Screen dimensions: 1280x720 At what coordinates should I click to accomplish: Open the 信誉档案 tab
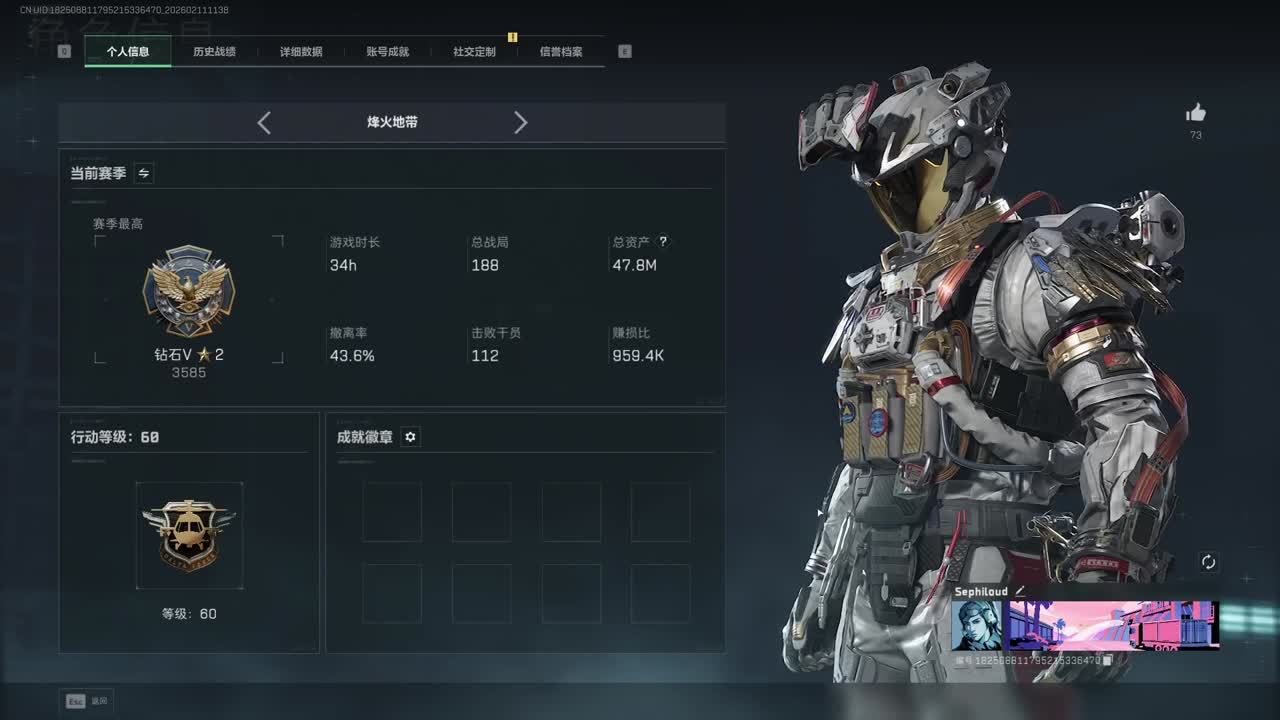tap(561, 51)
